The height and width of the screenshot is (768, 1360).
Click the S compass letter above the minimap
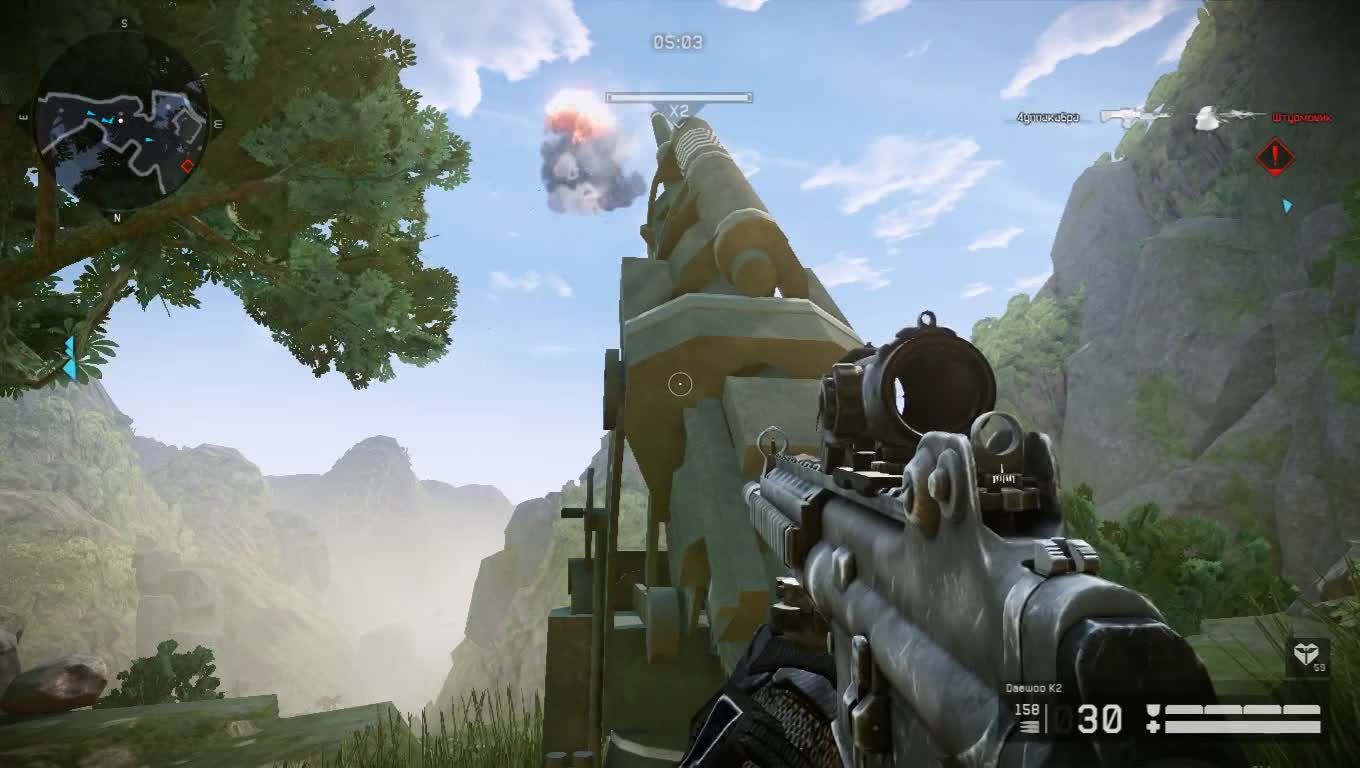point(123,22)
